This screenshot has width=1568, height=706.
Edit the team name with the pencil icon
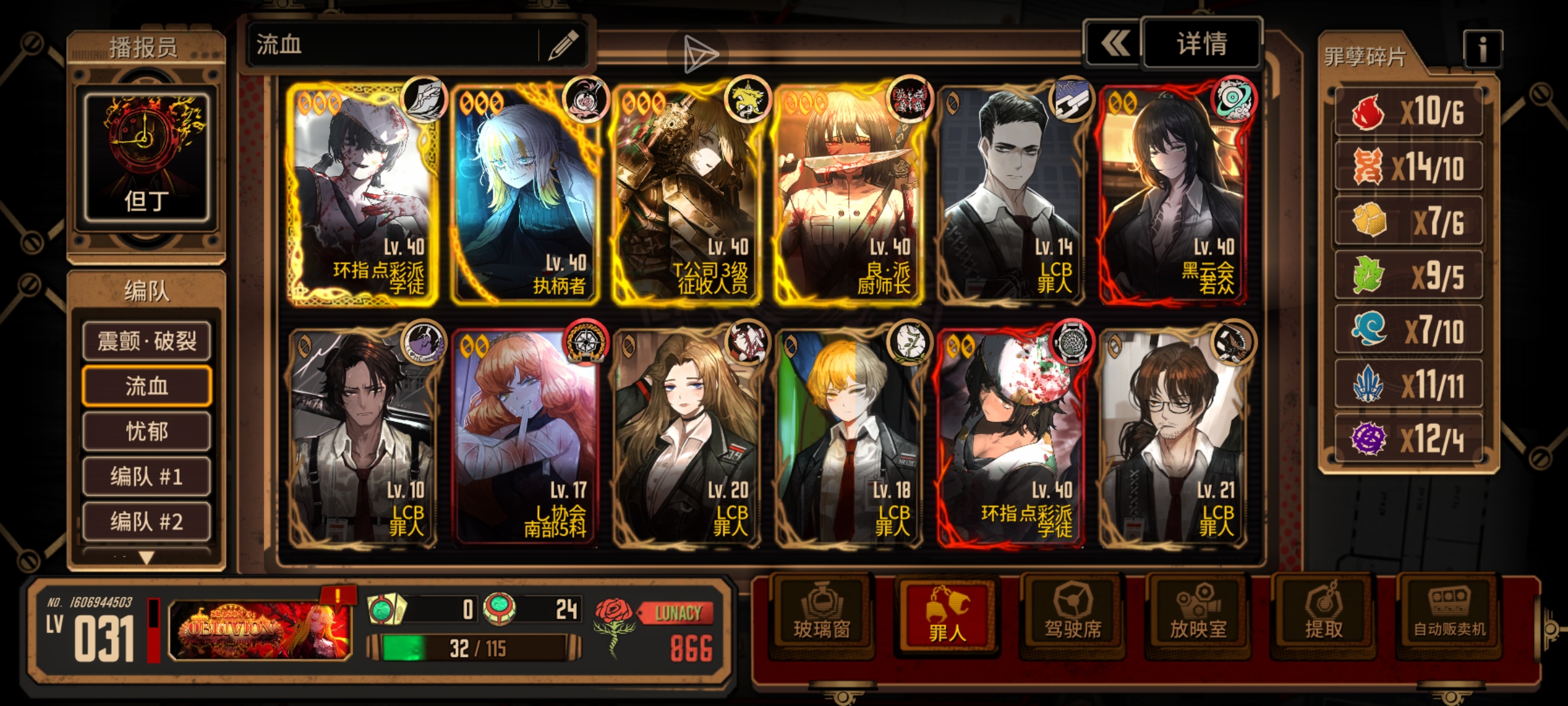coord(563,45)
